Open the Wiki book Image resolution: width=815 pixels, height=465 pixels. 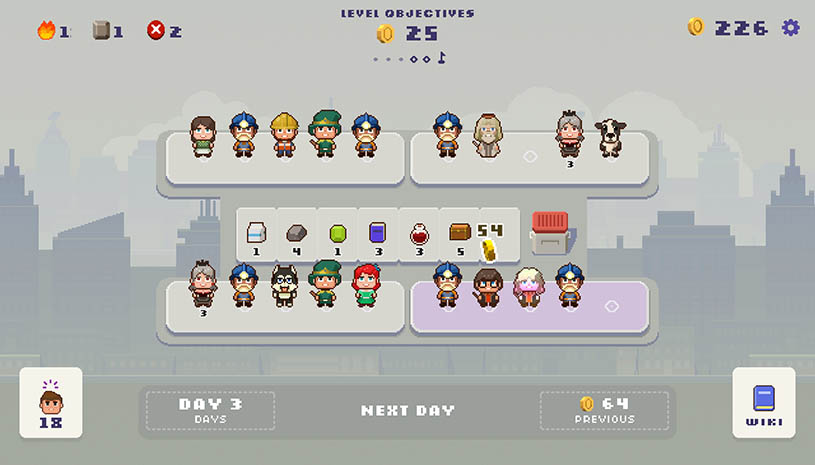(764, 403)
